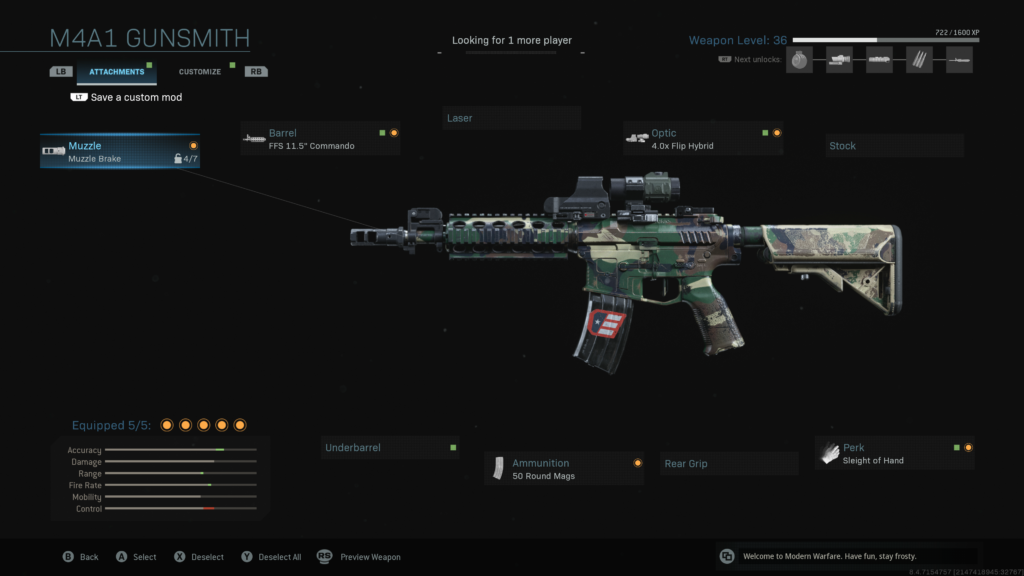This screenshot has width=1024, height=576.
Task: Deselect All equipped attachments
Action: point(271,557)
